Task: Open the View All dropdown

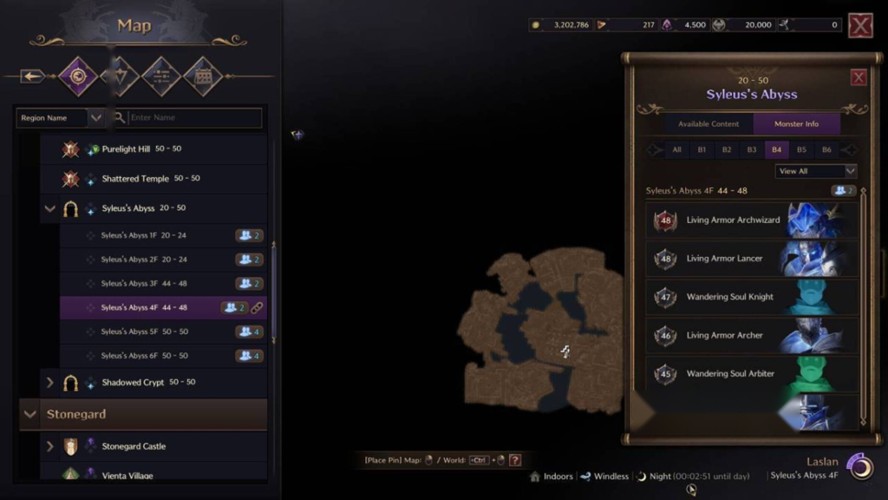Action: (816, 171)
